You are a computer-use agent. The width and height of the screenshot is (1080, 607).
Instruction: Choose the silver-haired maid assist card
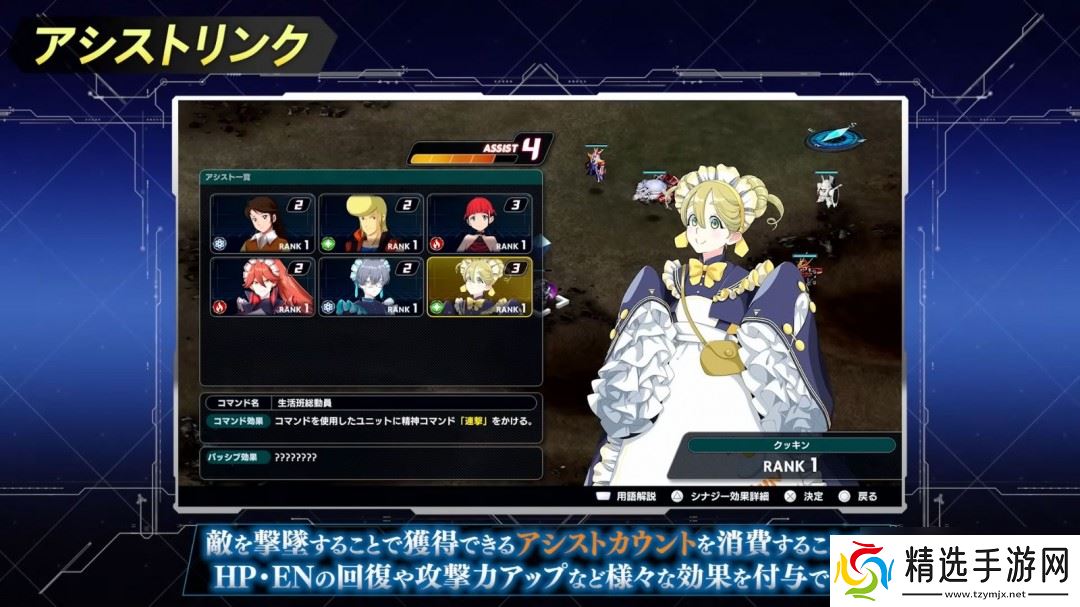370,287
